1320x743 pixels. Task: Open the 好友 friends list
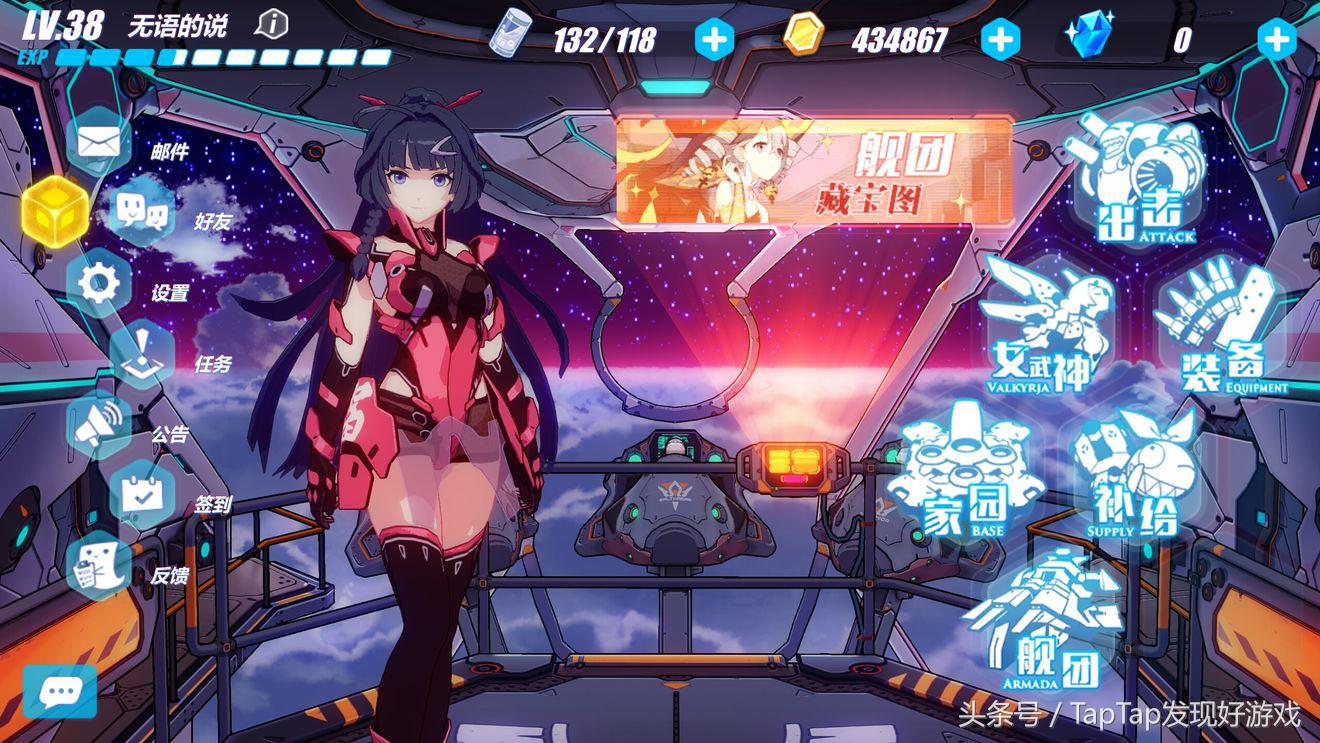tap(142, 212)
